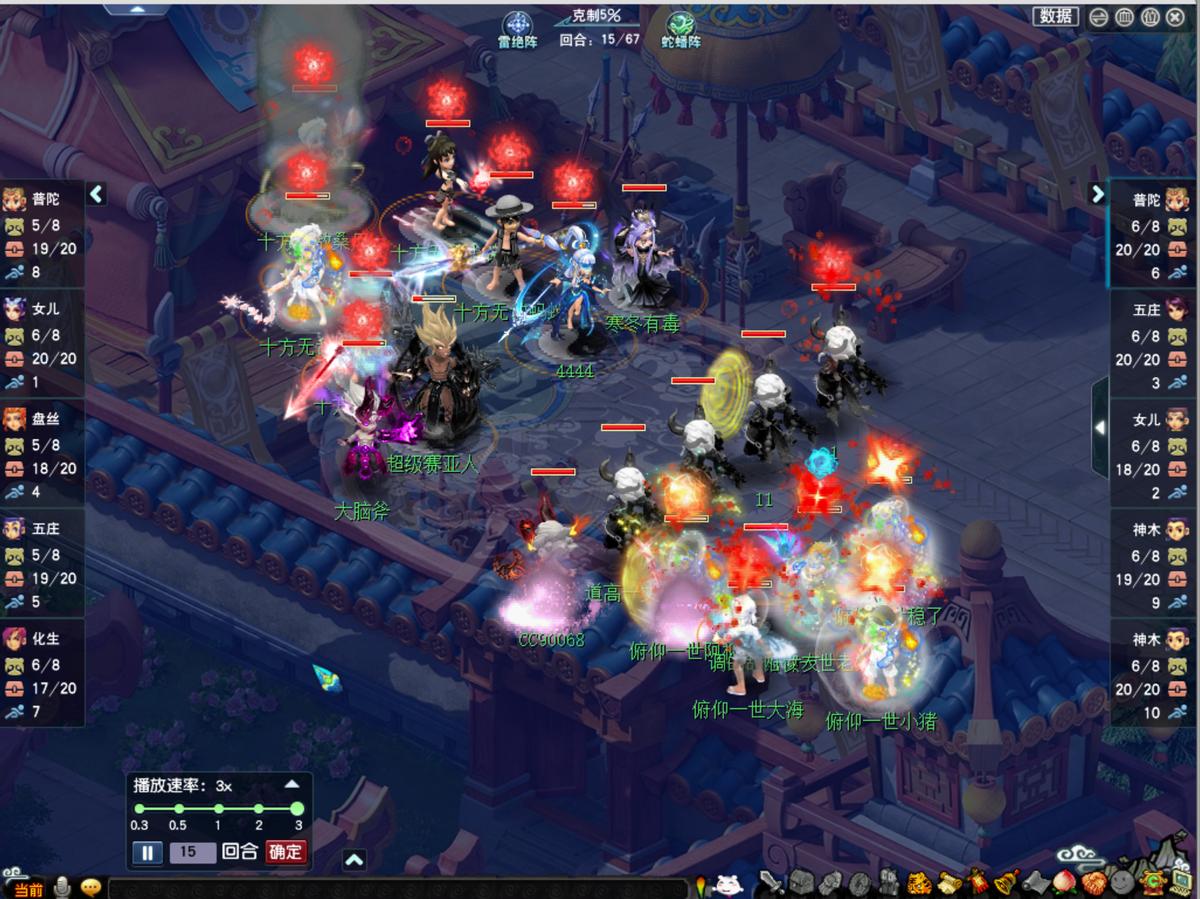
Task: Toggle the 位 position display button
Action: click(x=1150, y=17)
